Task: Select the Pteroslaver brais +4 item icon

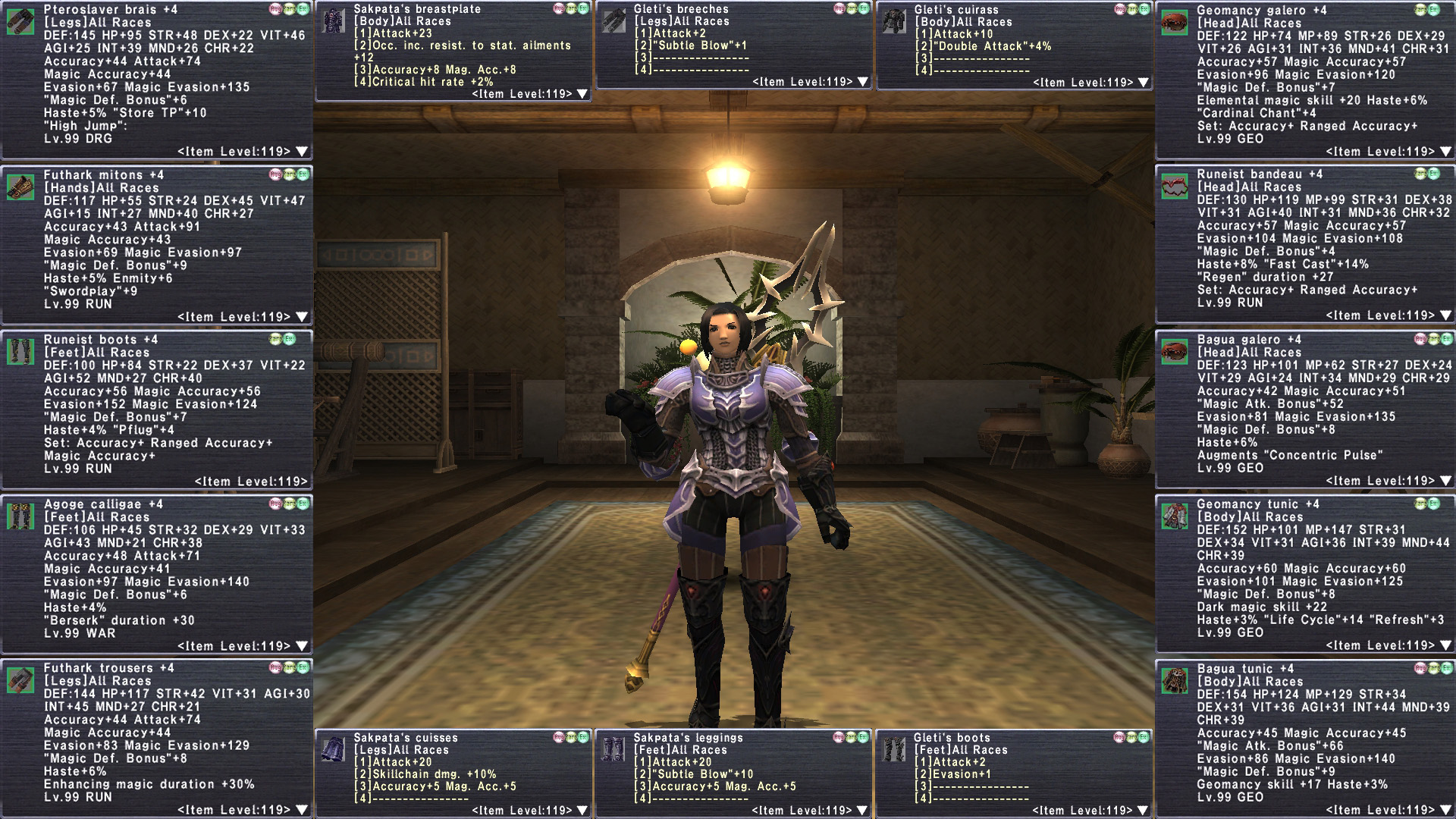Action: 20,22
